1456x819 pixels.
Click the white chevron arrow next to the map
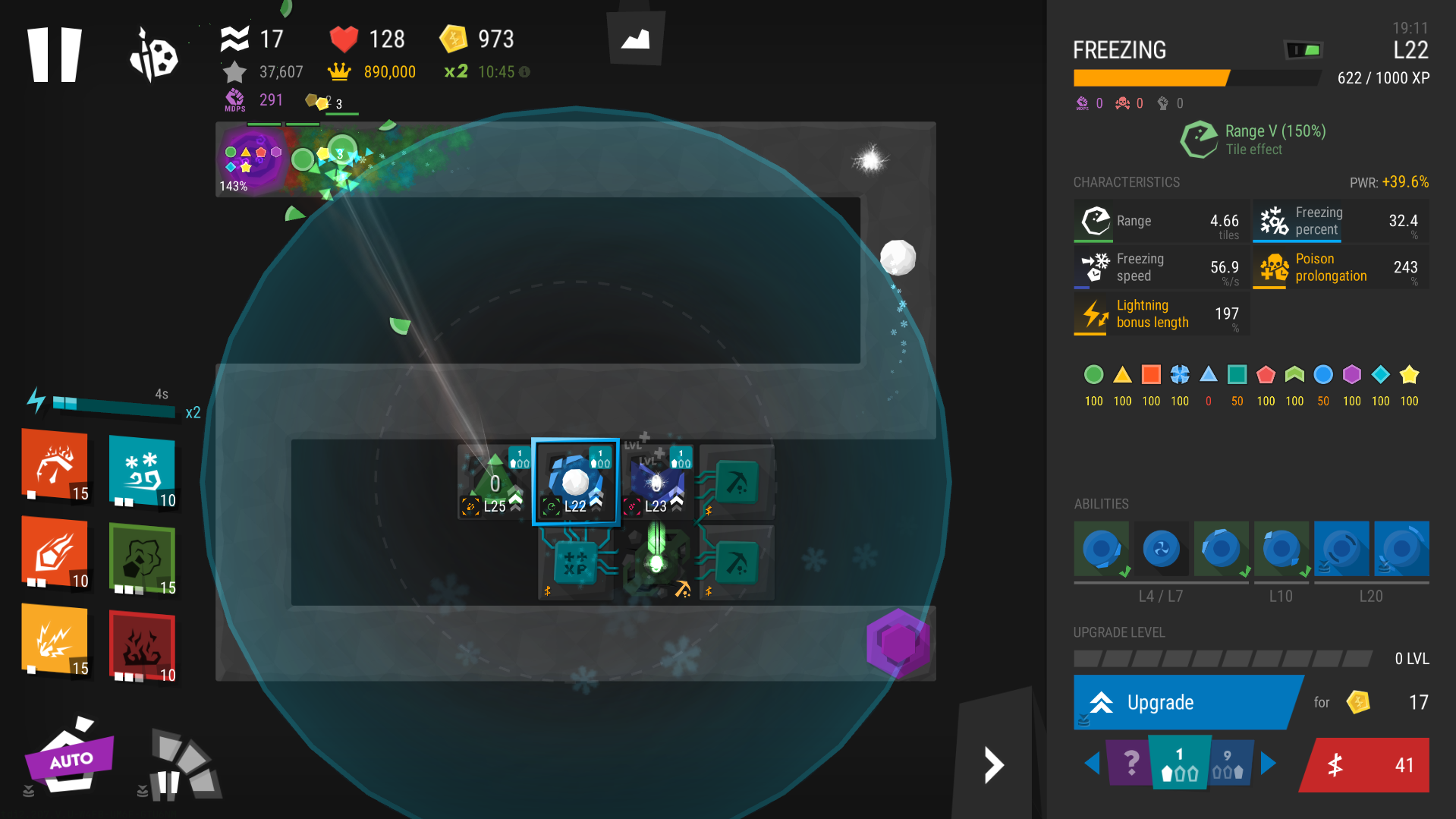pyautogui.click(x=992, y=764)
